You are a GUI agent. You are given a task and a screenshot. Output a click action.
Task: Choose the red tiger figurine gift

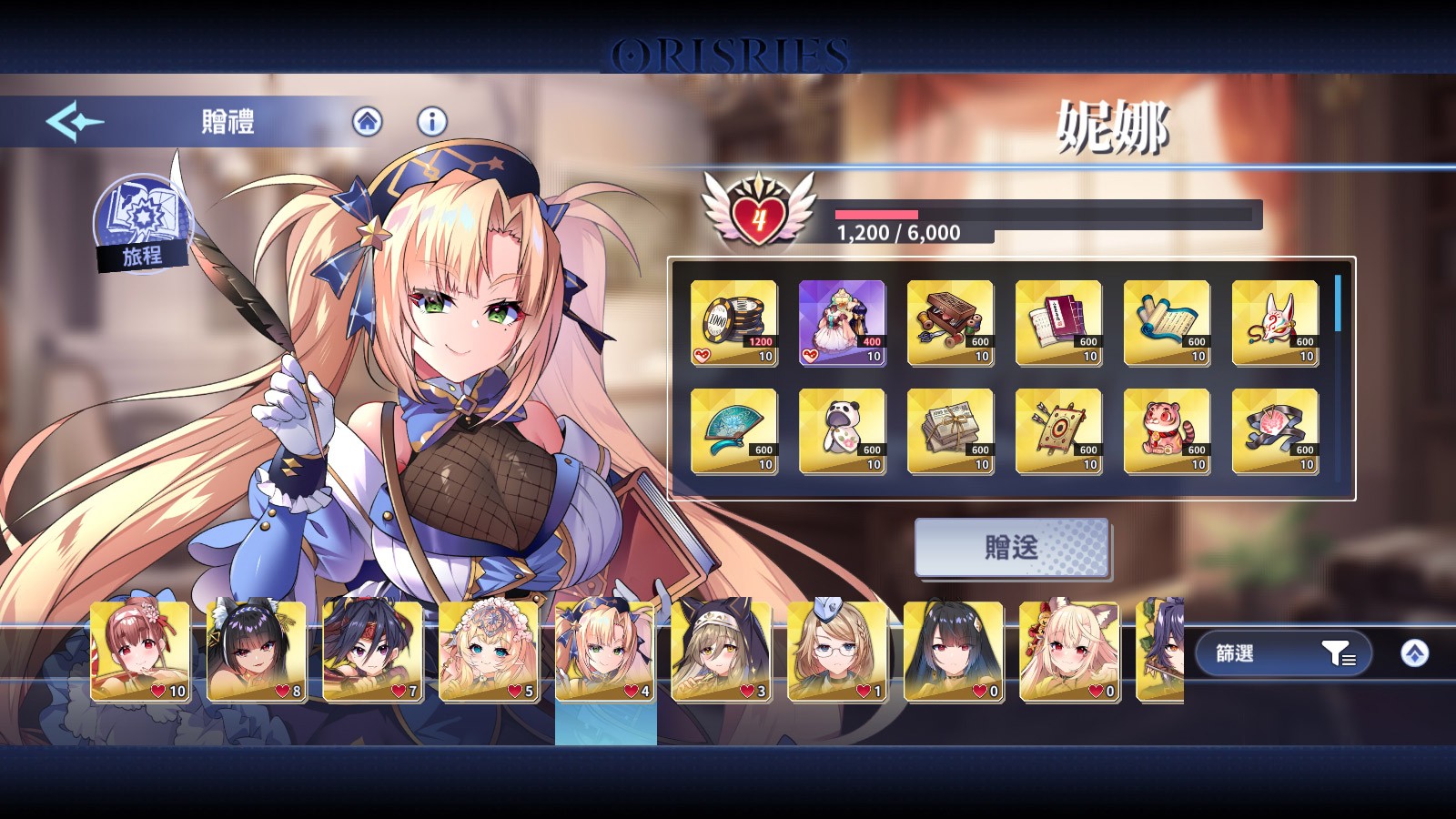click(1167, 431)
